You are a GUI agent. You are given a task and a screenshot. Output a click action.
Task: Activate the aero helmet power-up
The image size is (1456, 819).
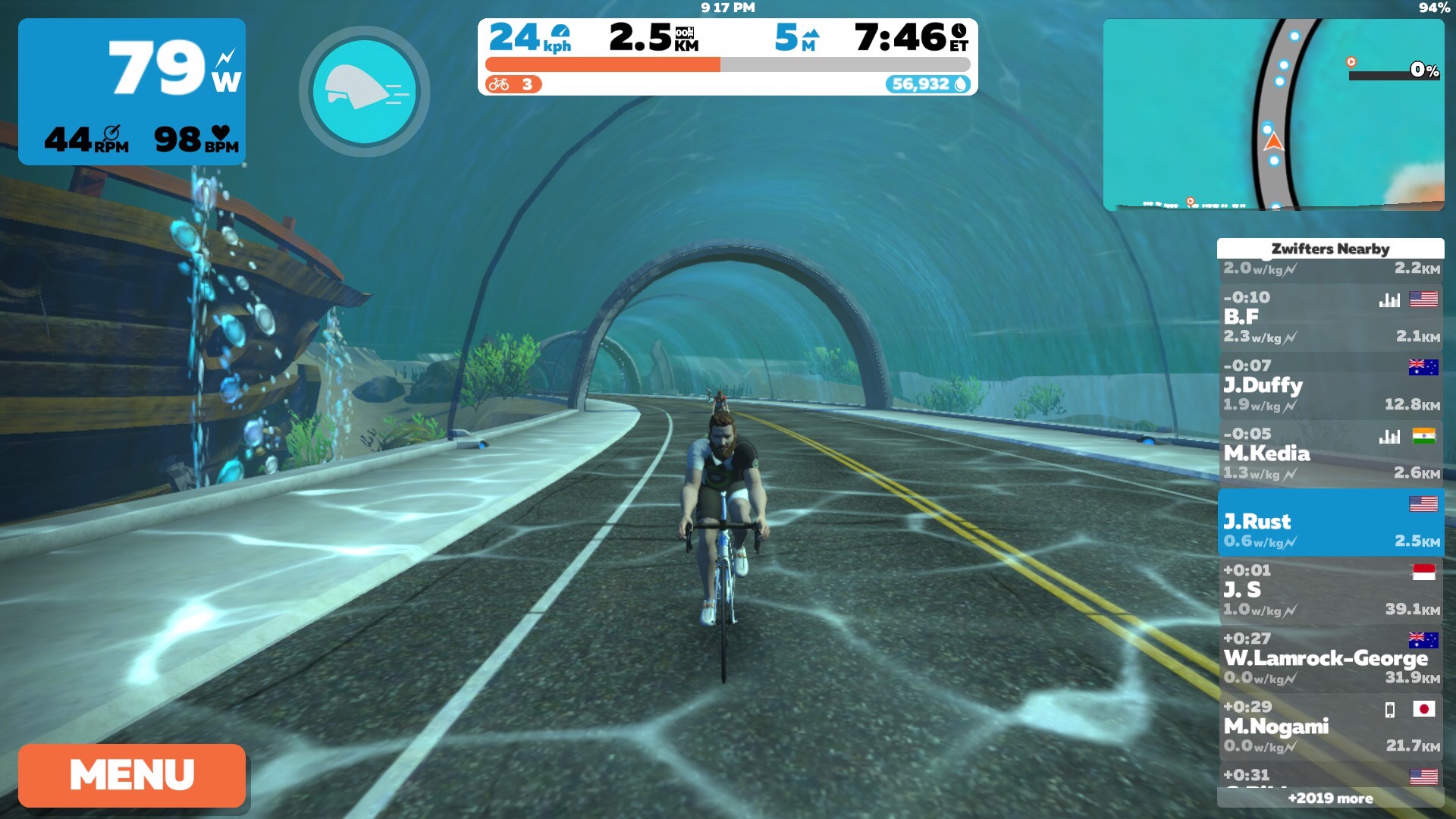pyautogui.click(x=365, y=92)
